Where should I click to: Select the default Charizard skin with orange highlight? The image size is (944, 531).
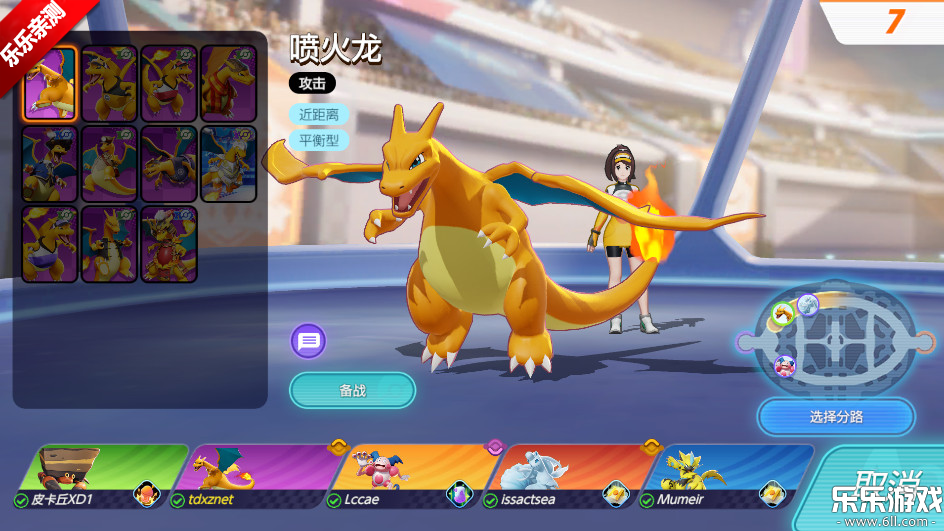pos(50,84)
